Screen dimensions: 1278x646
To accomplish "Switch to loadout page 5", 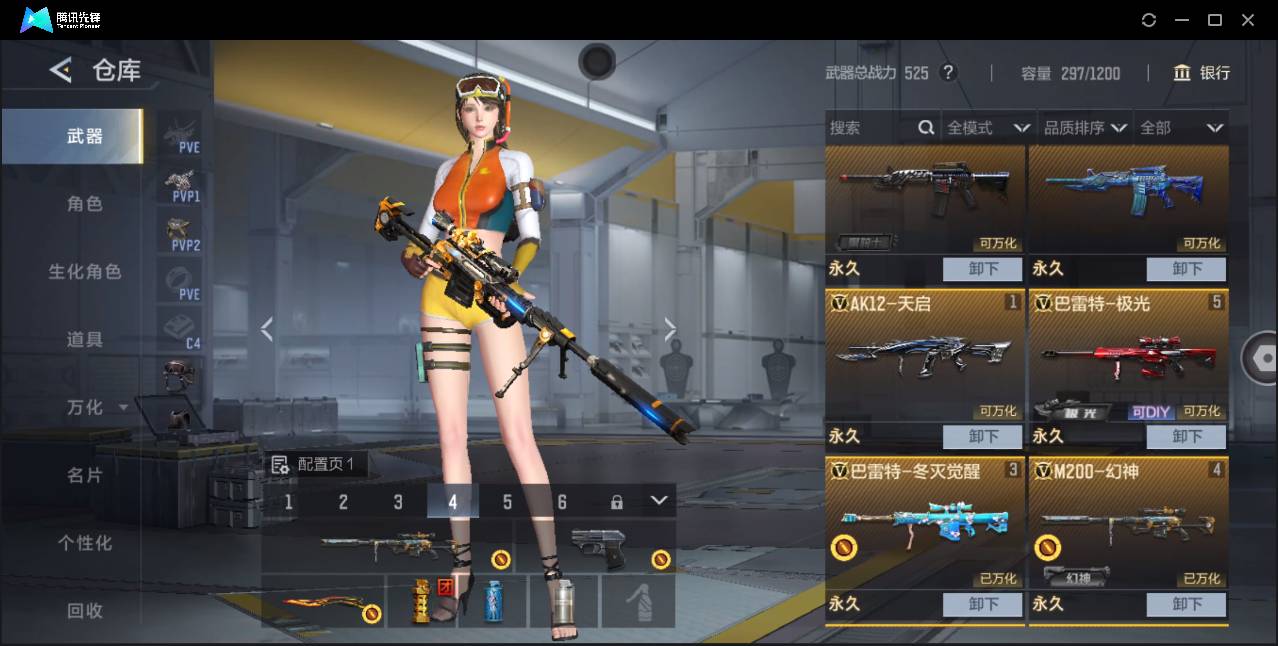I will [507, 502].
